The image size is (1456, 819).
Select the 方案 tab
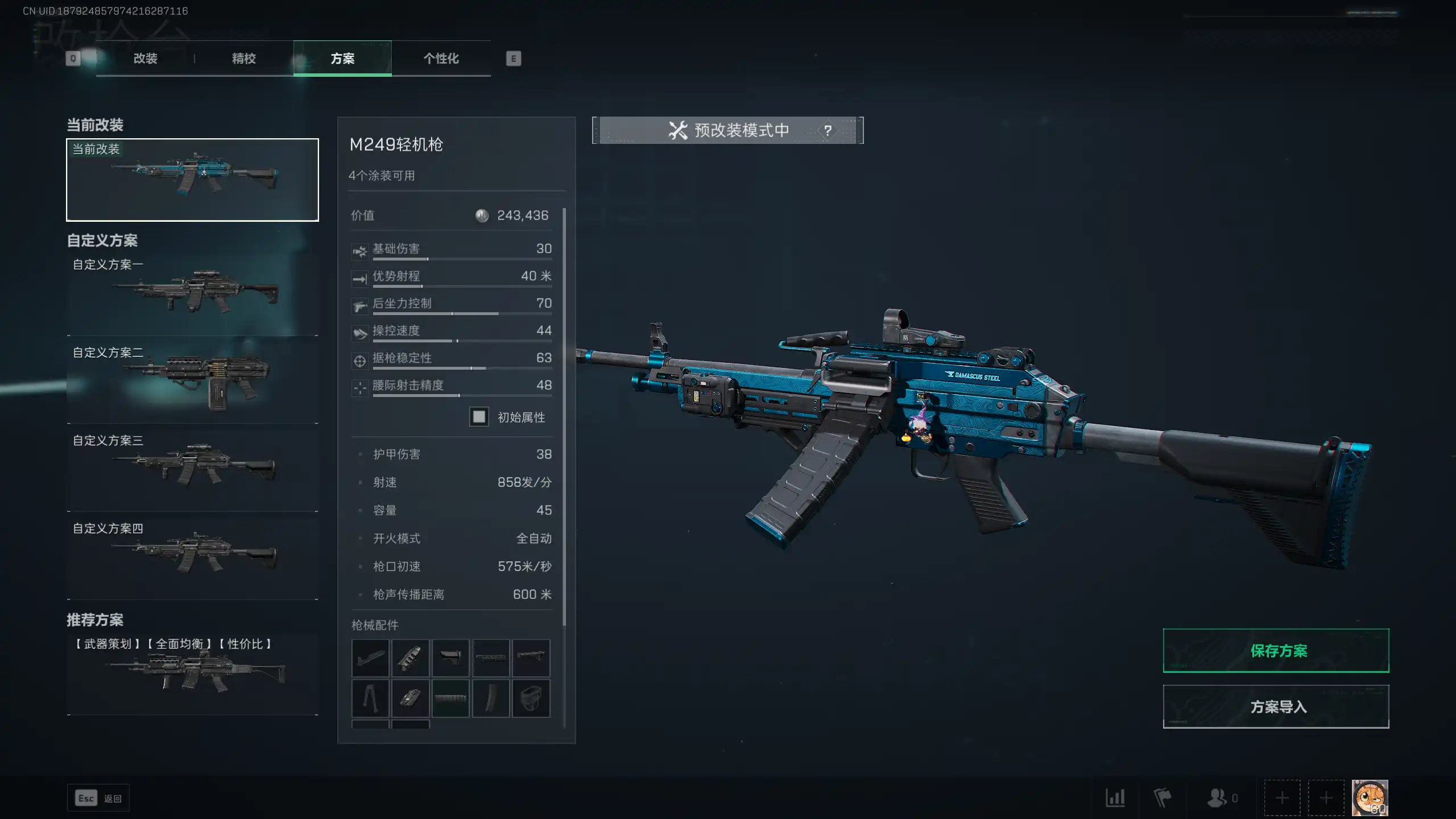click(x=342, y=59)
